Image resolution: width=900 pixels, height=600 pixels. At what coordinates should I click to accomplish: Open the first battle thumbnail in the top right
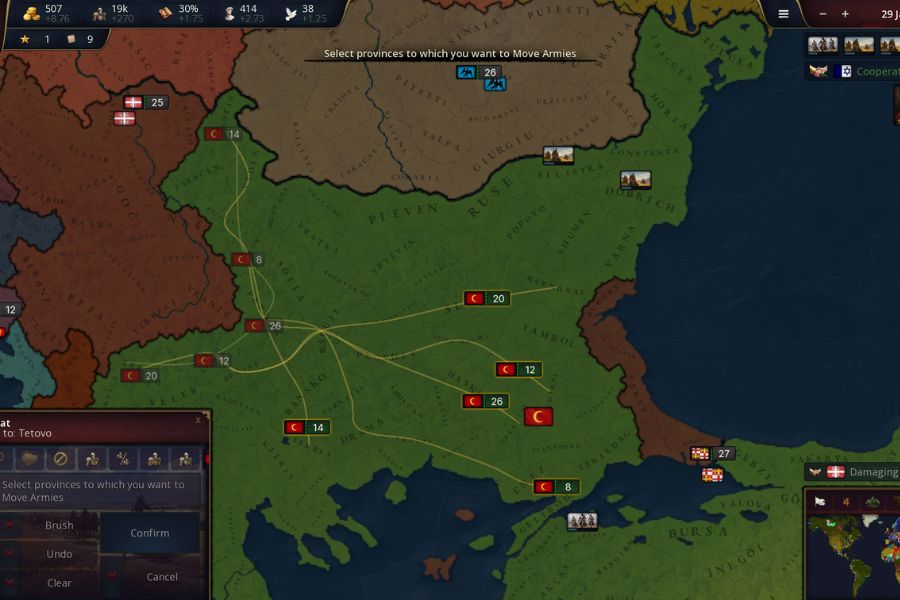822,45
